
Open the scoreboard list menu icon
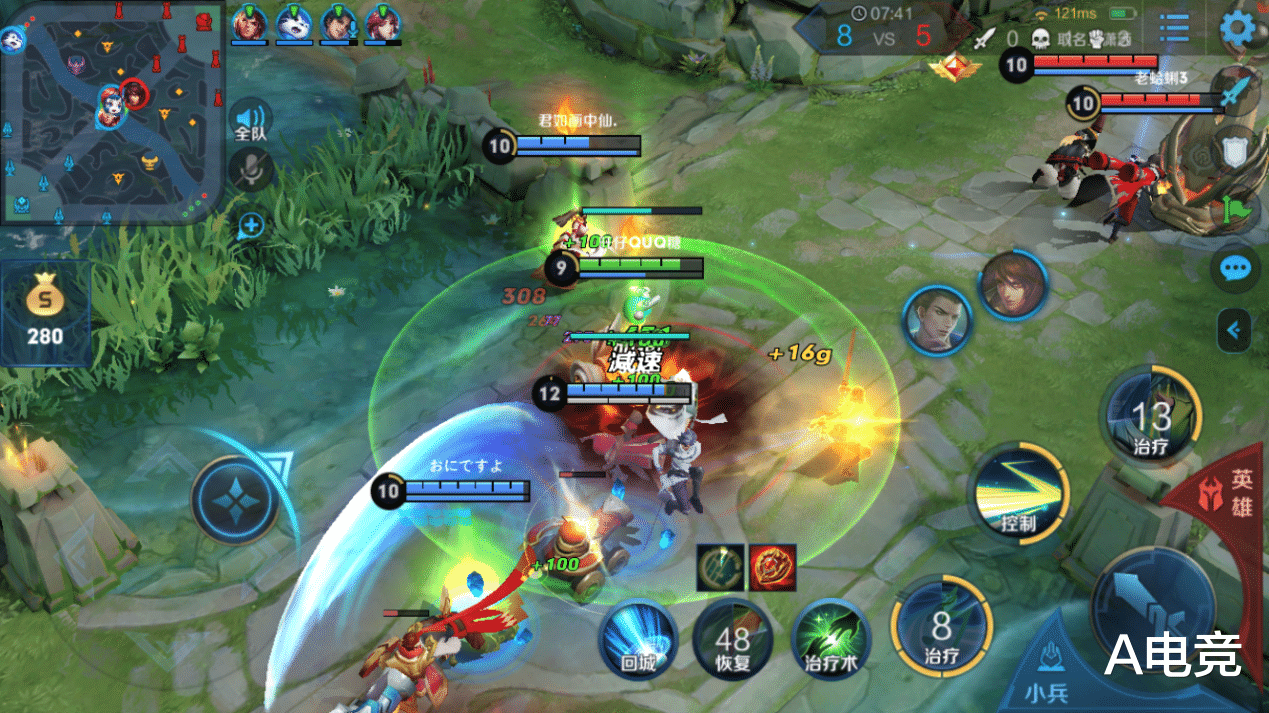coord(1174,28)
